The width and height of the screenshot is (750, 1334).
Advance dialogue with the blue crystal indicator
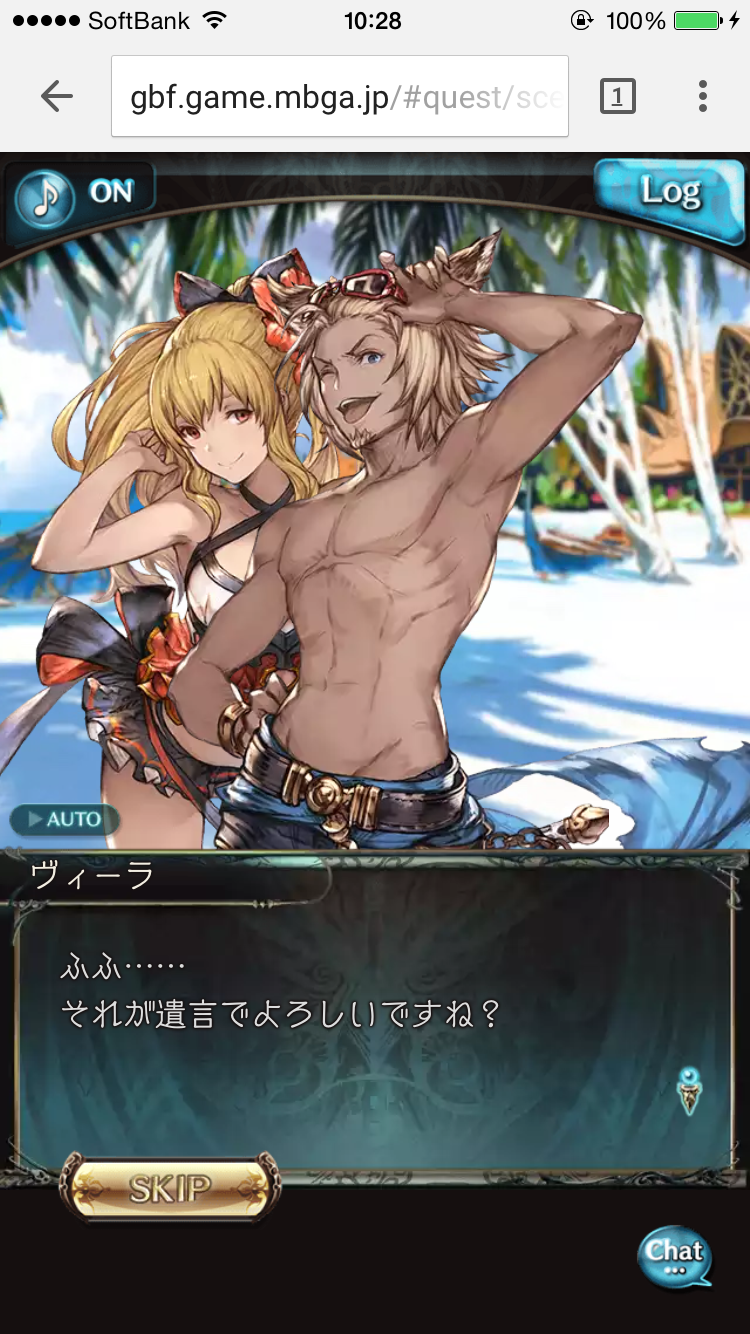pyautogui.click(x=689, y=1090)
